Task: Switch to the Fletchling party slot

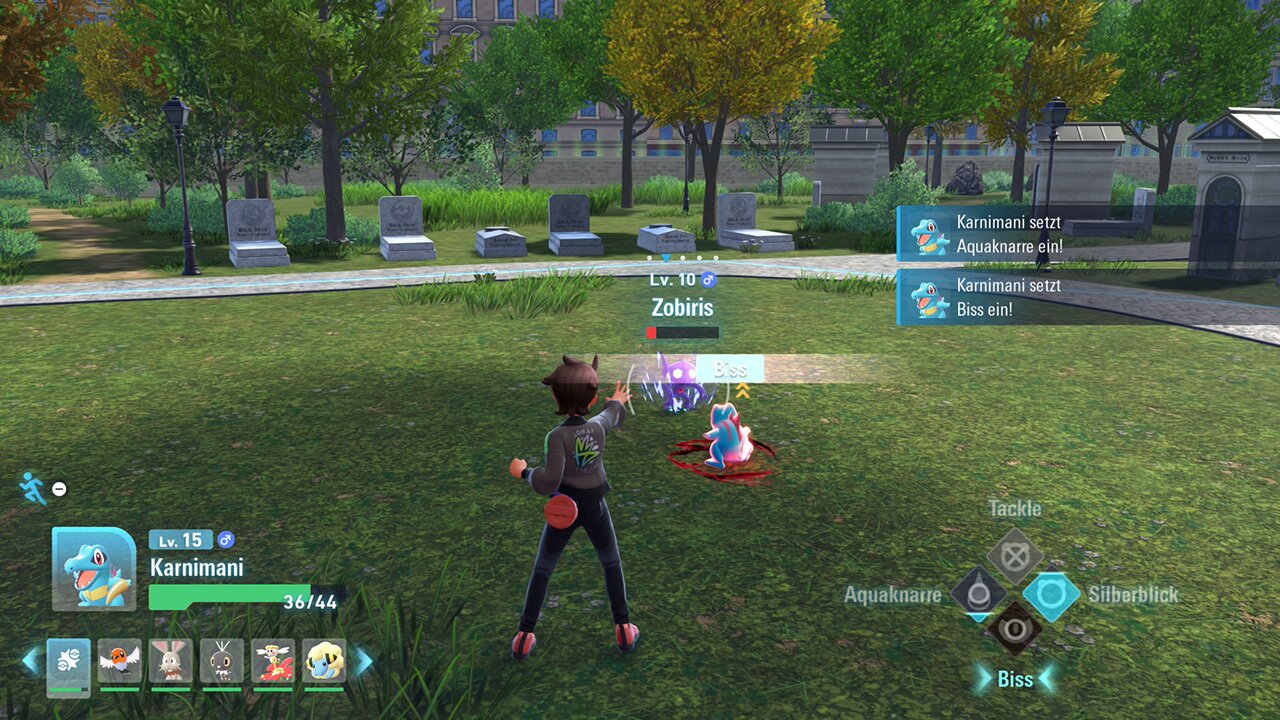Action: tap(119, 662)
